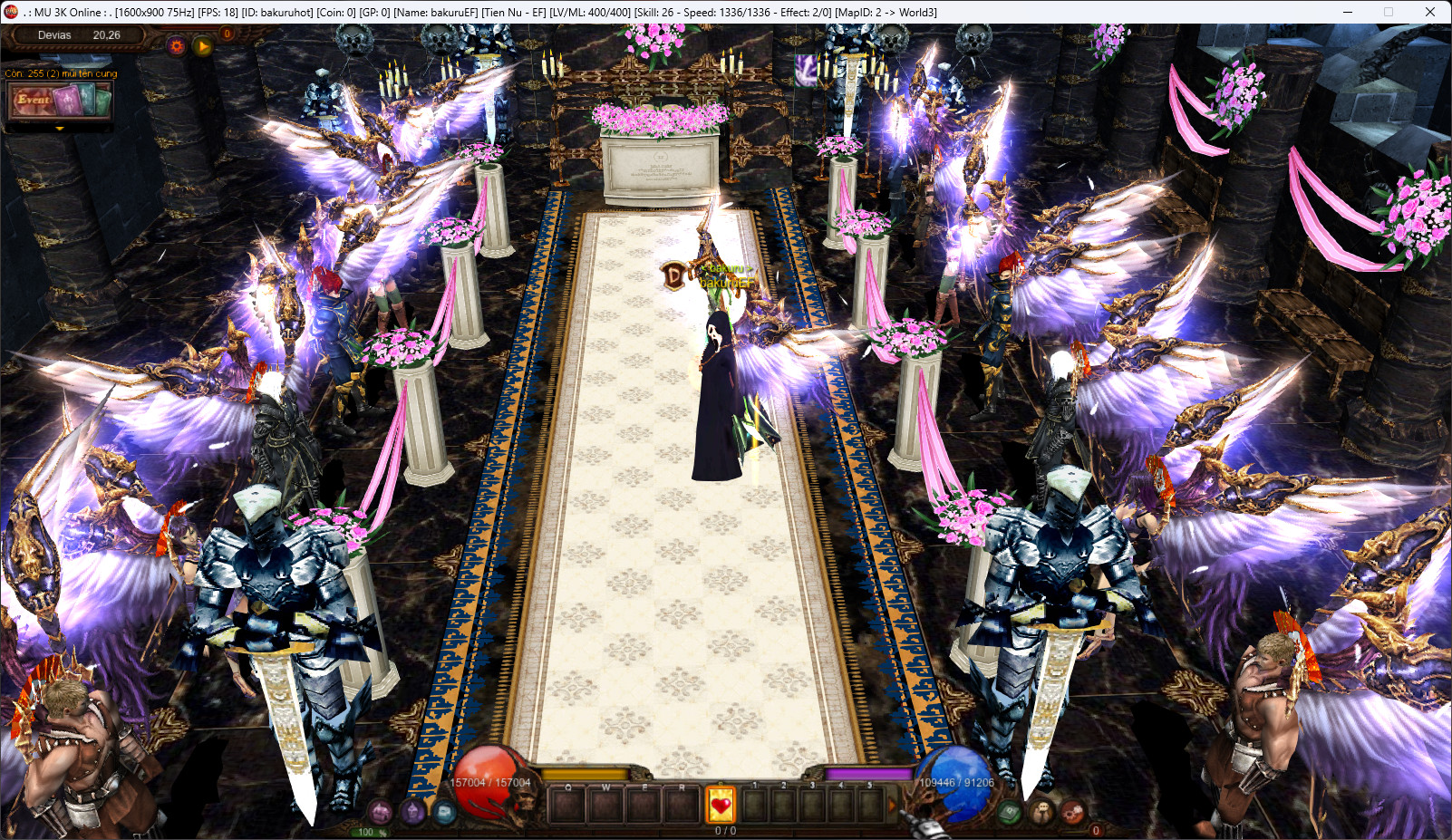Click the orange play arrow button
This screenshot has width=1452, height=840.
tap(202, 45)
